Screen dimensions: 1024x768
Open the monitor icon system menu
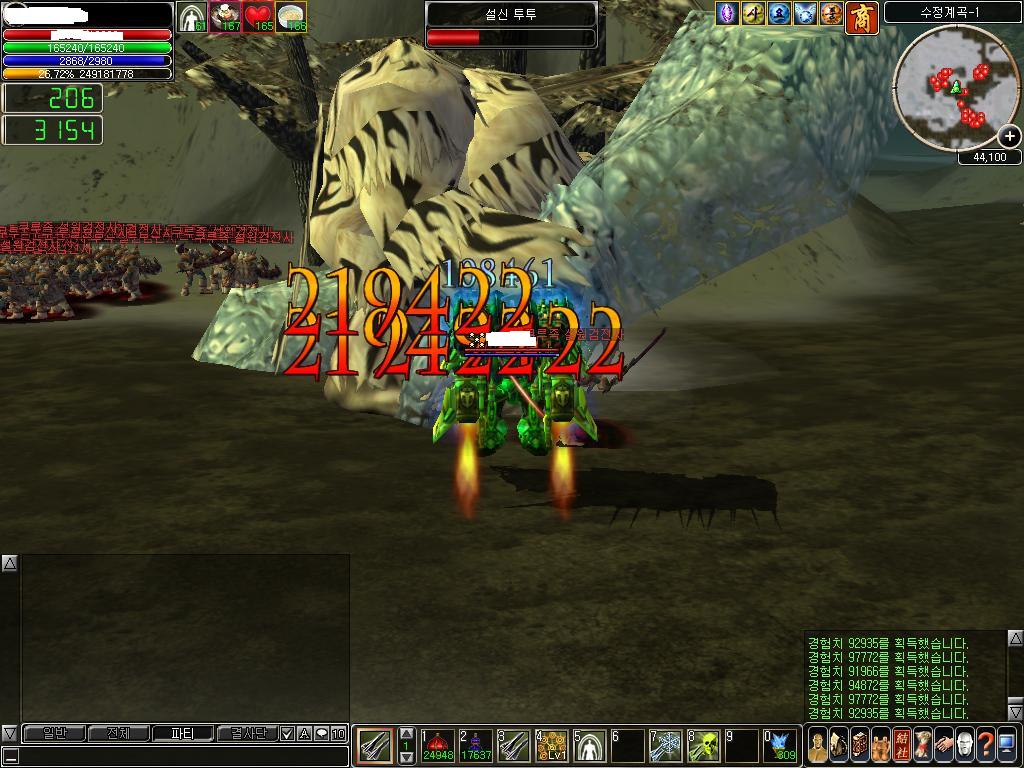tap(1006, 745)
